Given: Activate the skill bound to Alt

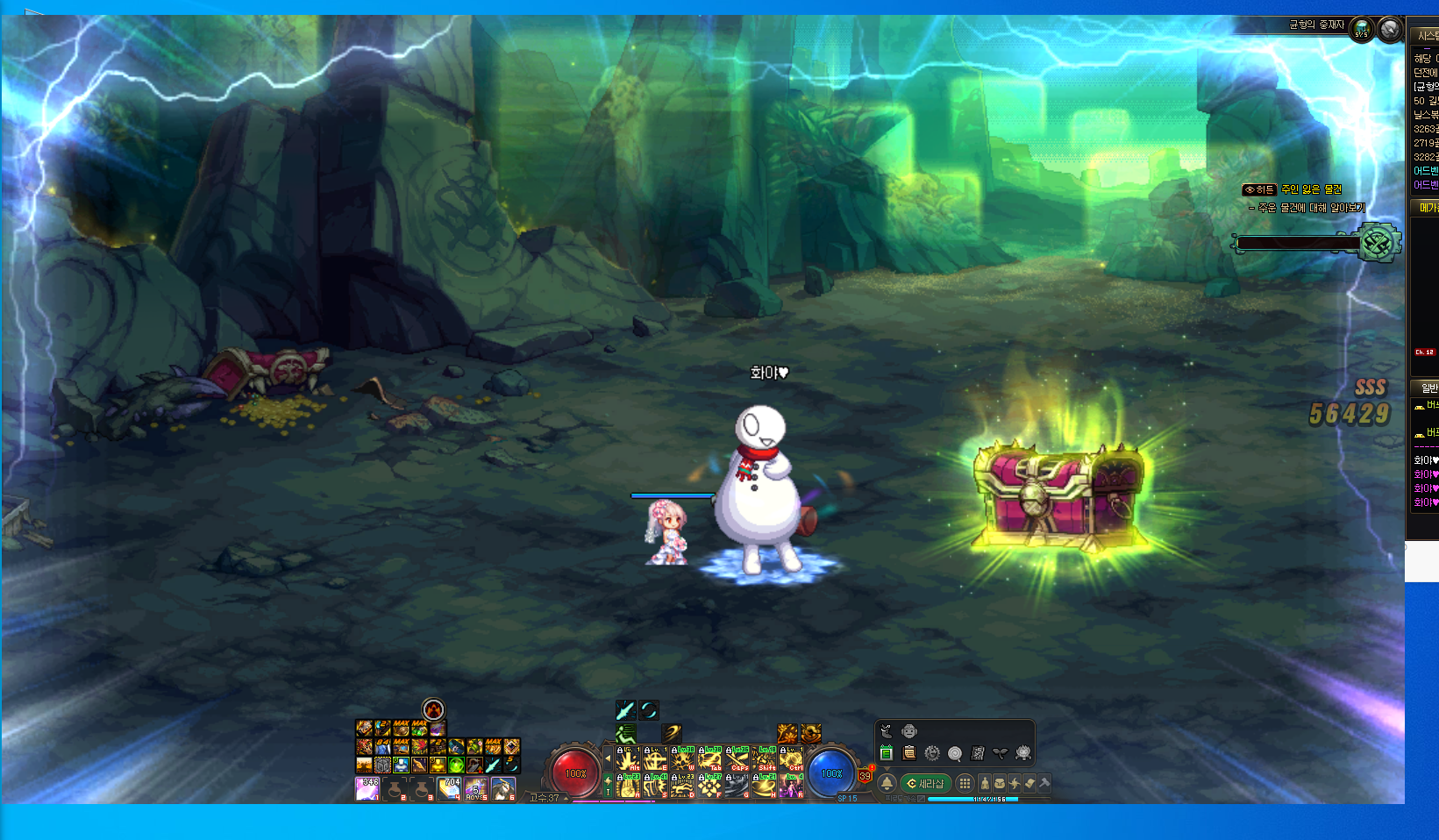Looking at the screenshot, I should 628,758.
